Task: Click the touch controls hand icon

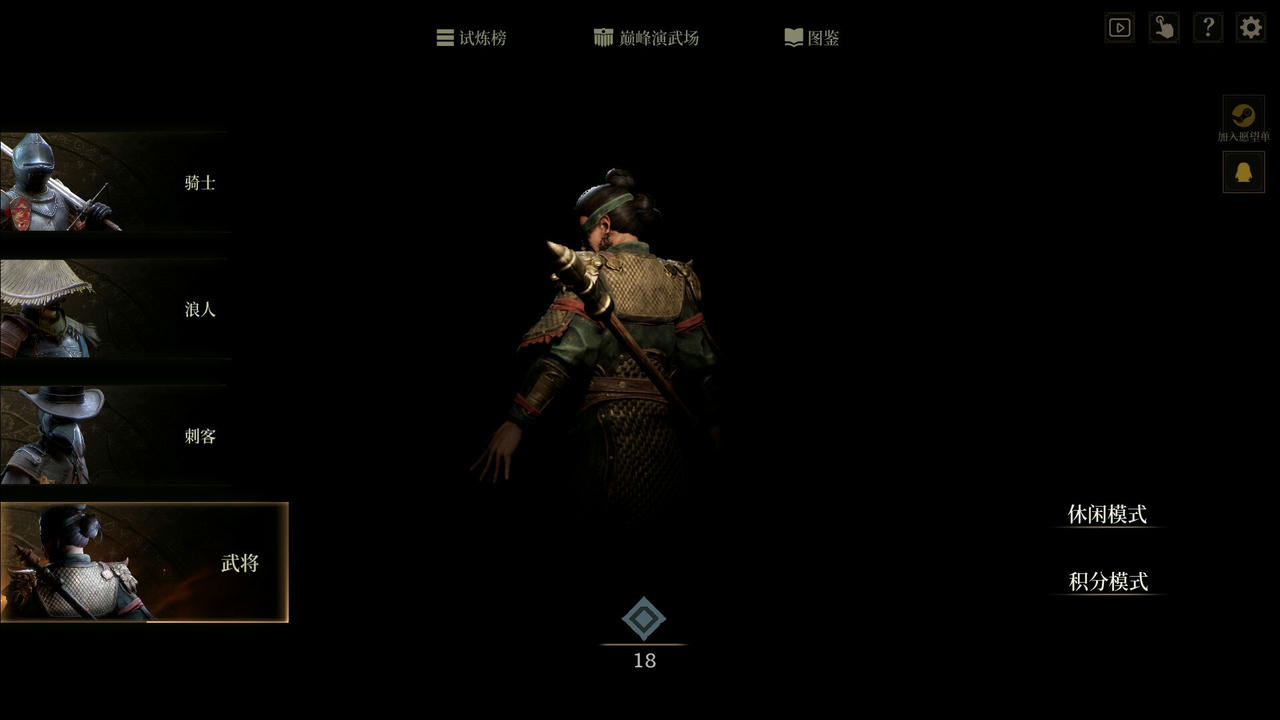Action: tap(1163, 27)
